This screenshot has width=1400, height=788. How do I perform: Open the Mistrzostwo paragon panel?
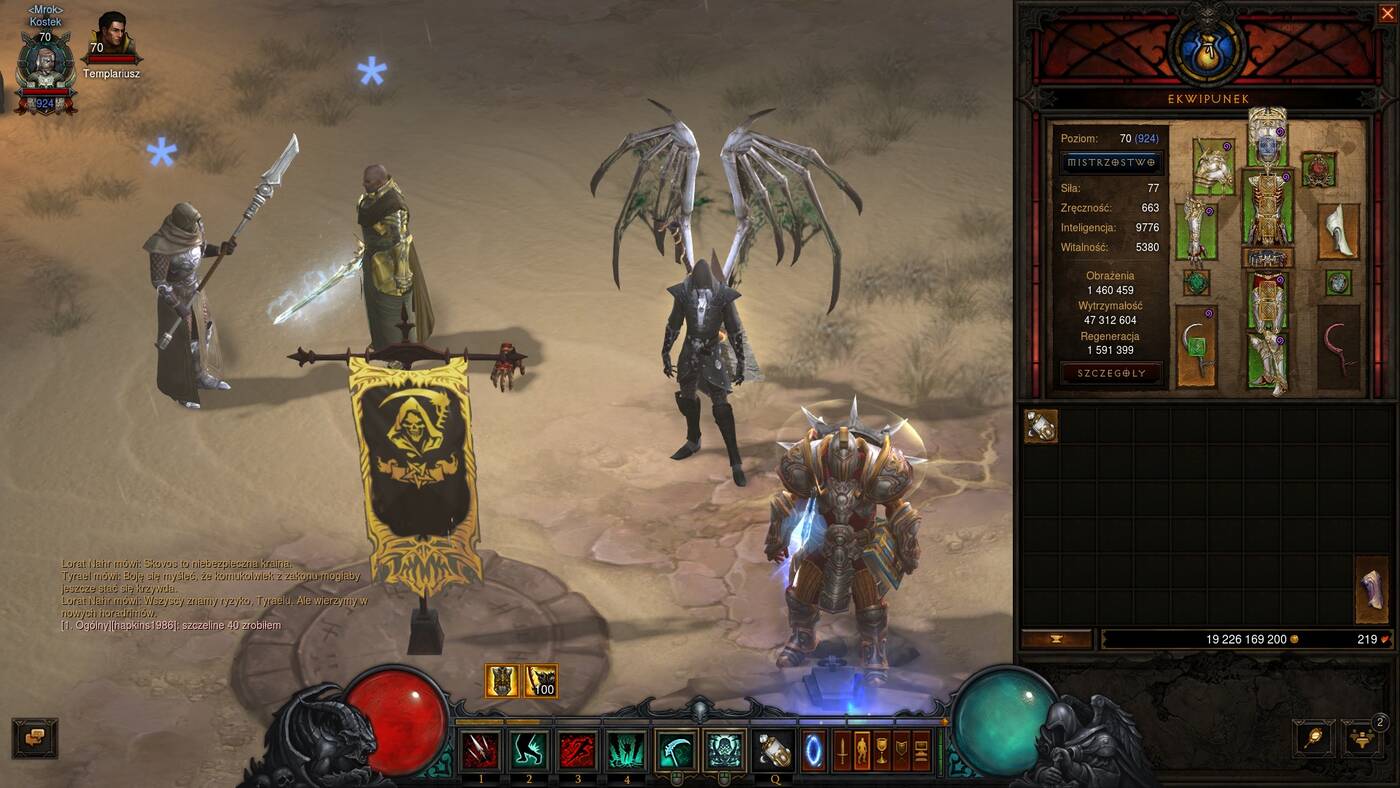coord(1111,162)
